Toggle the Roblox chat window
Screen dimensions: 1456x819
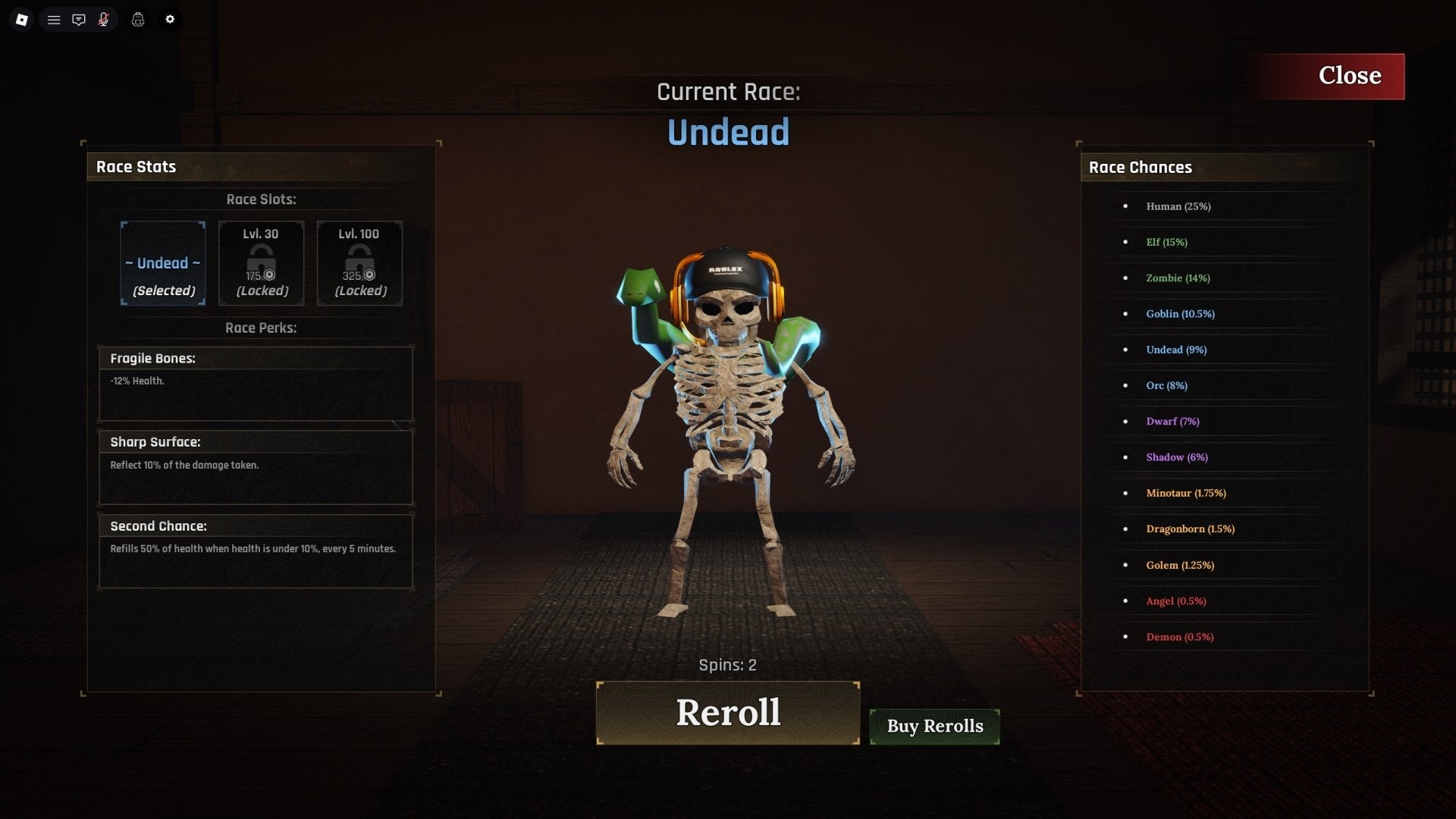pos(79,20)
